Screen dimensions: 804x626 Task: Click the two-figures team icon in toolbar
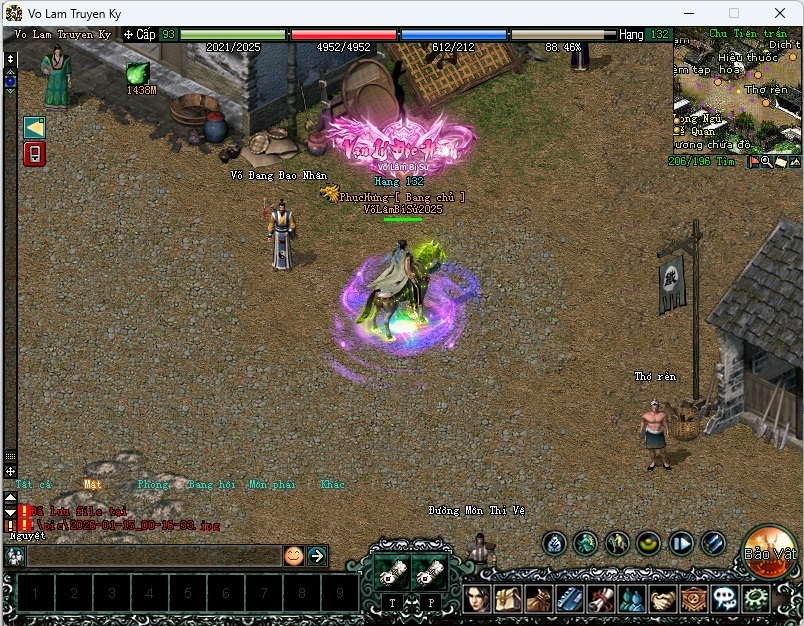pyautogui.click(x=631, y=599)
